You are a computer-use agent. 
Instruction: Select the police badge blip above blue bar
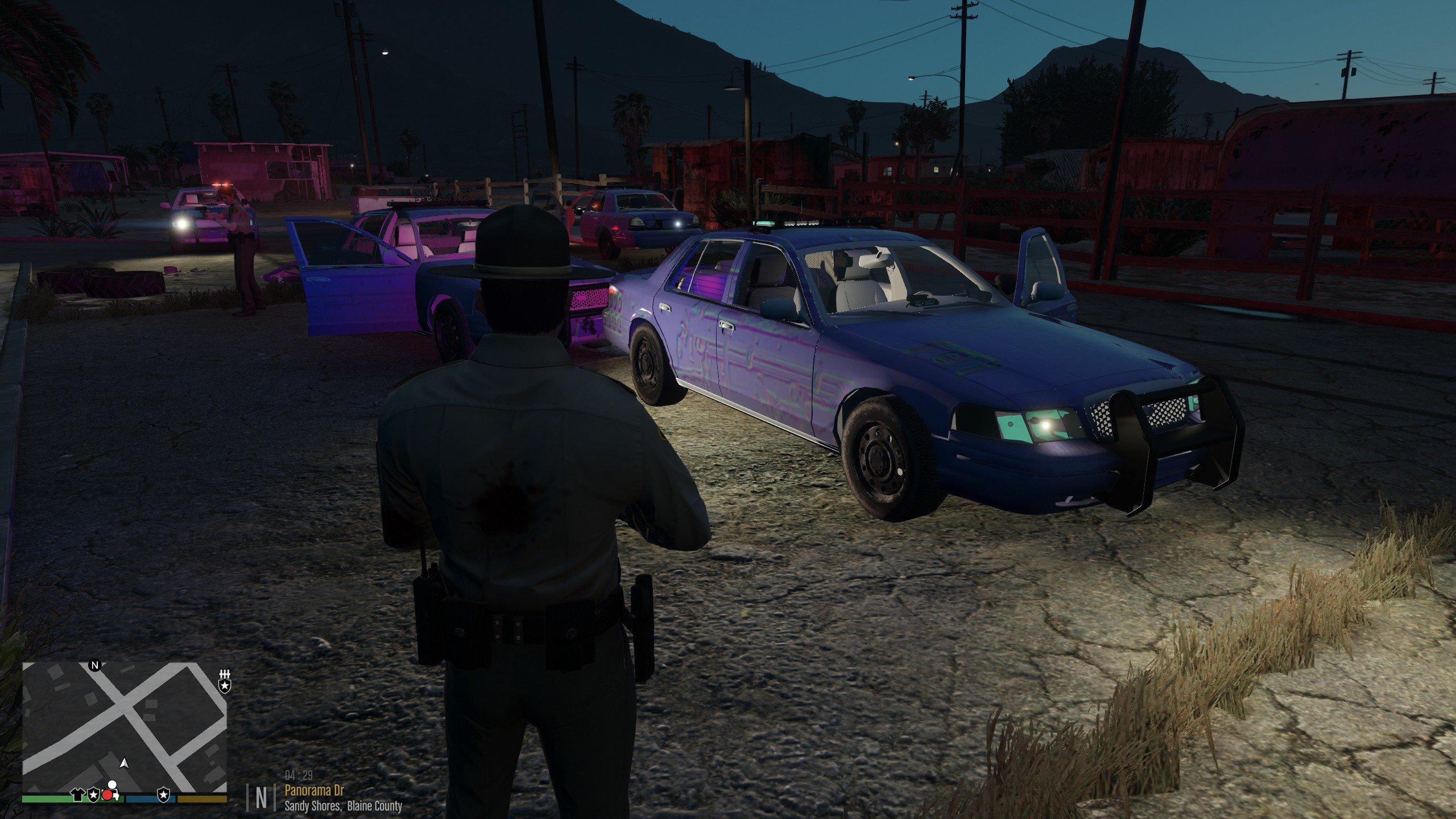pos(164,794)
